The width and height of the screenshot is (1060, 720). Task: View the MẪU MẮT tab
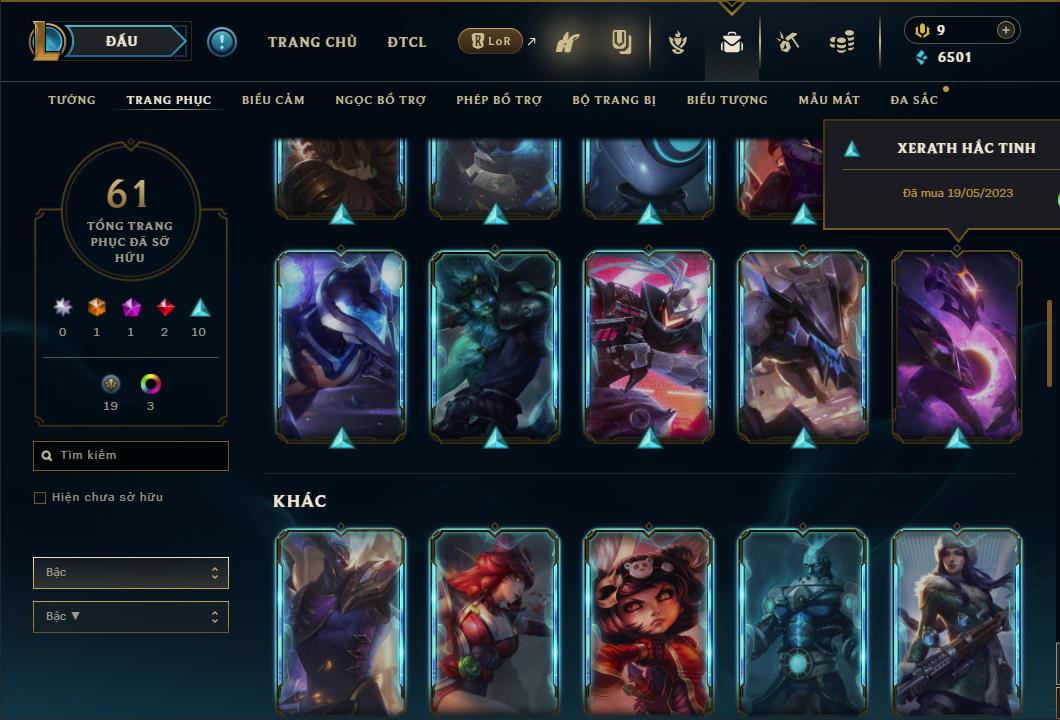(x=829, y=100)
